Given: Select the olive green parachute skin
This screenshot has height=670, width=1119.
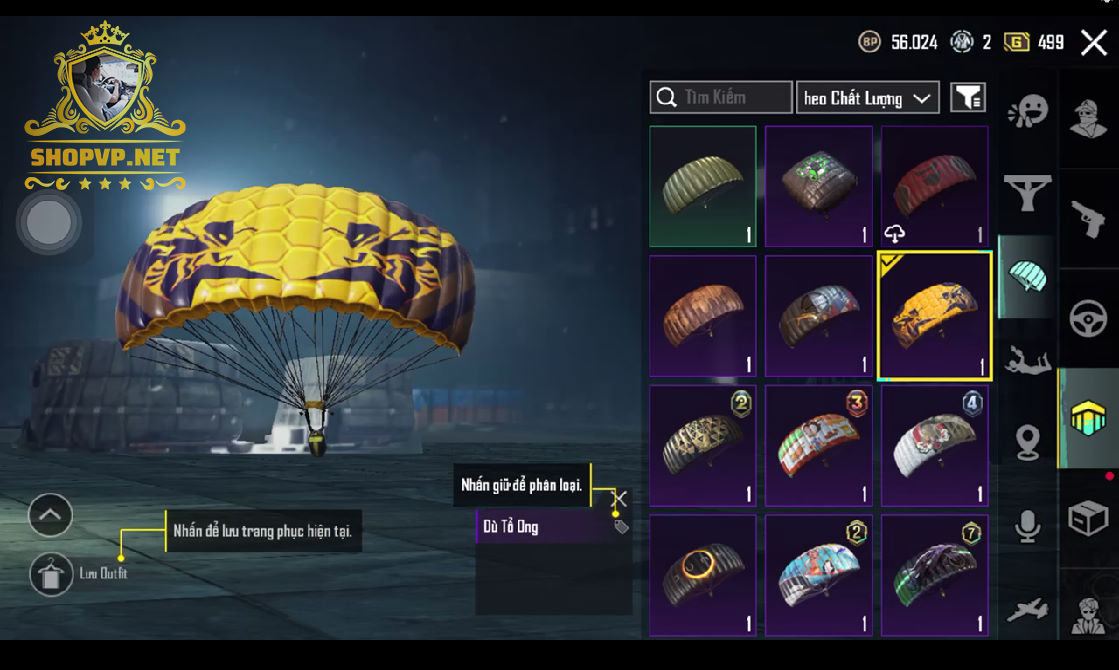Looking at the screenshot, I should pos(703,187).
